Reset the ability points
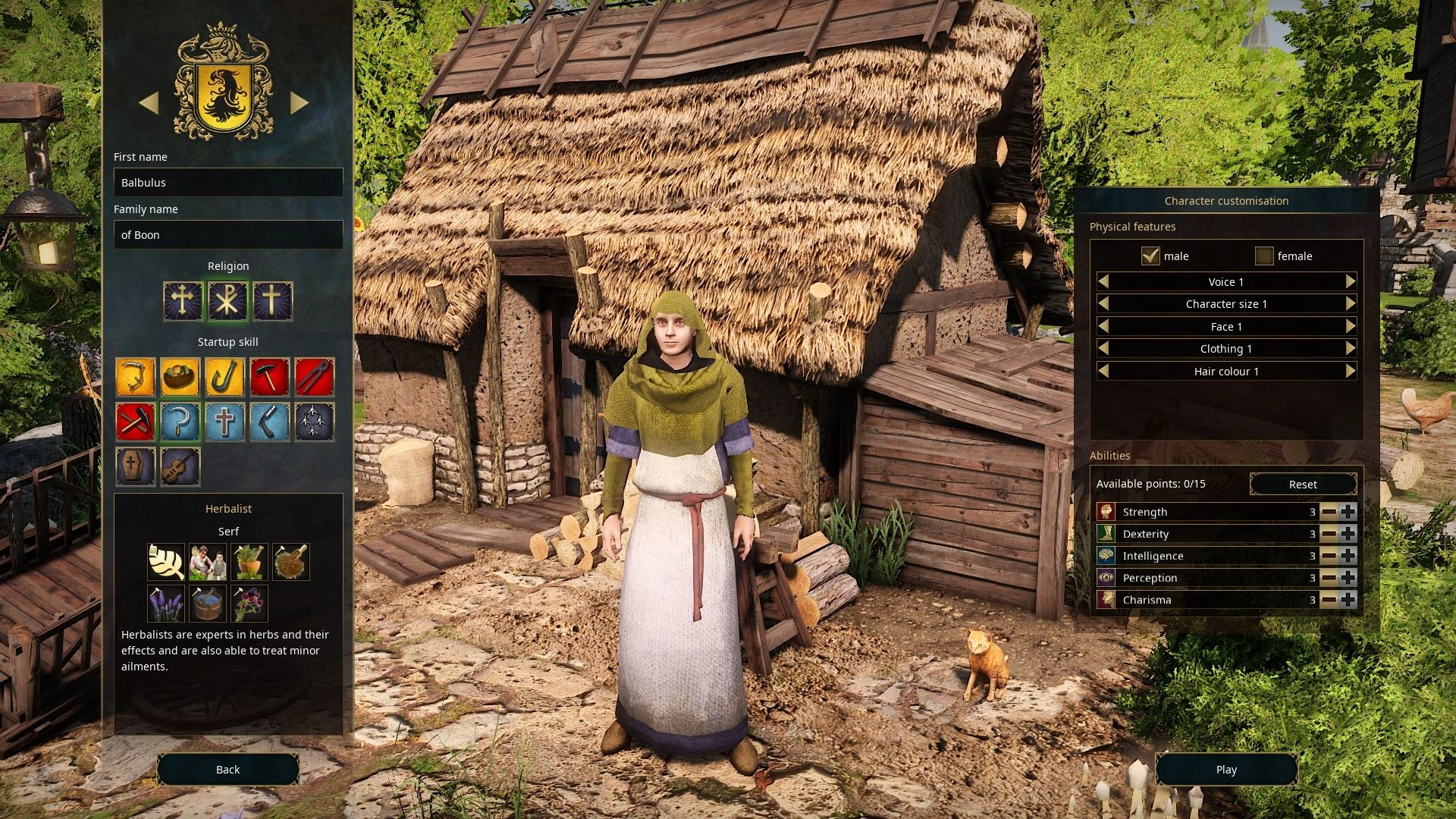 click(x=1303, y=484)
